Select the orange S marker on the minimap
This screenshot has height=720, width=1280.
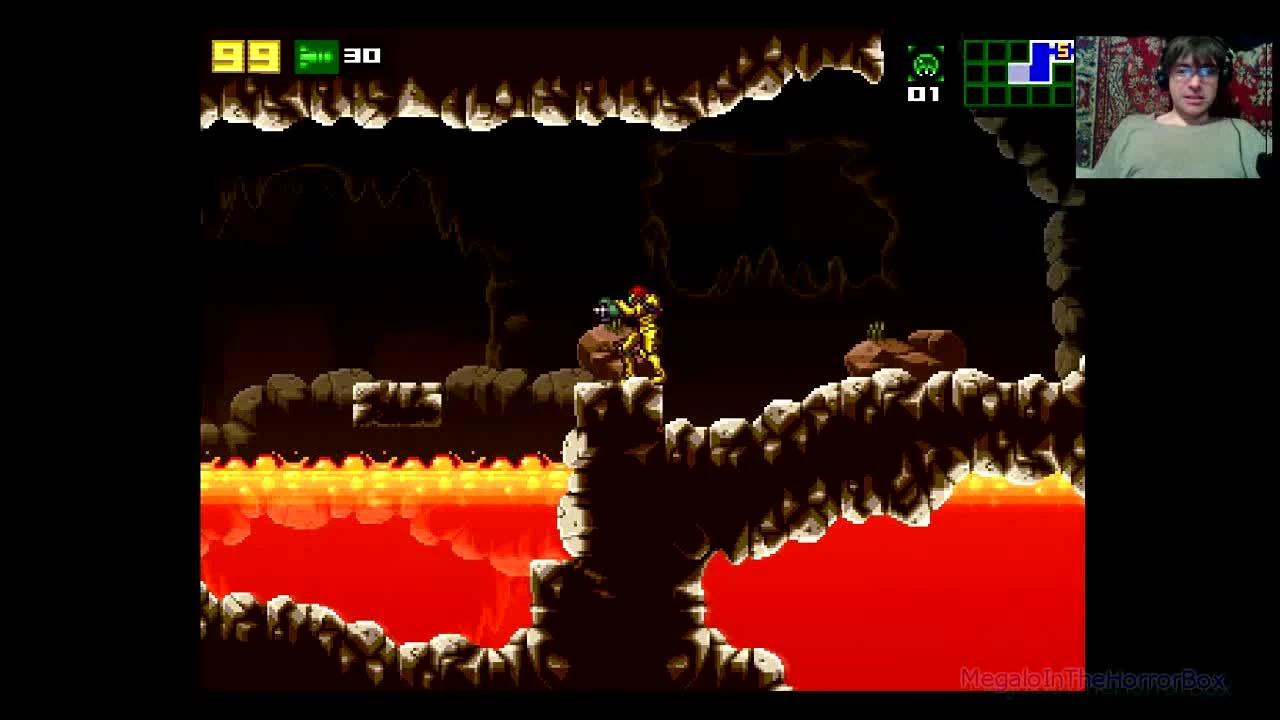click(x=1062, y=51)
